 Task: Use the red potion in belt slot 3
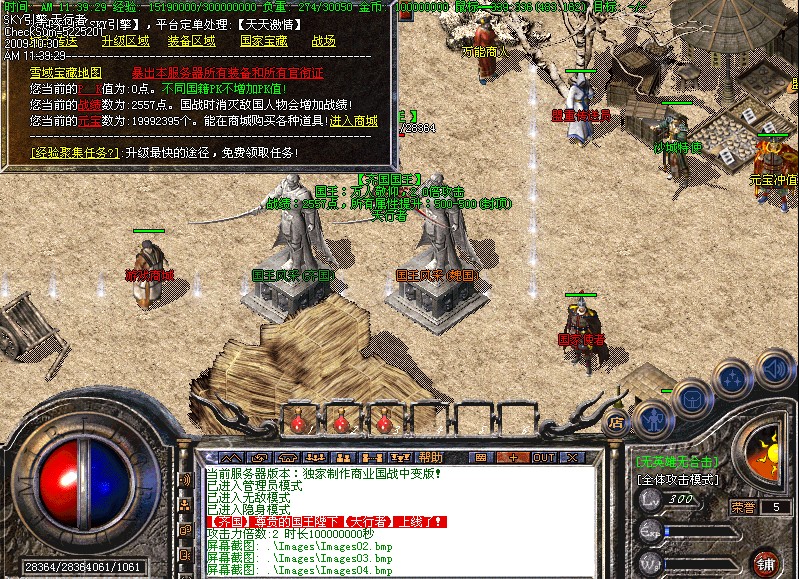pos(383,421)
